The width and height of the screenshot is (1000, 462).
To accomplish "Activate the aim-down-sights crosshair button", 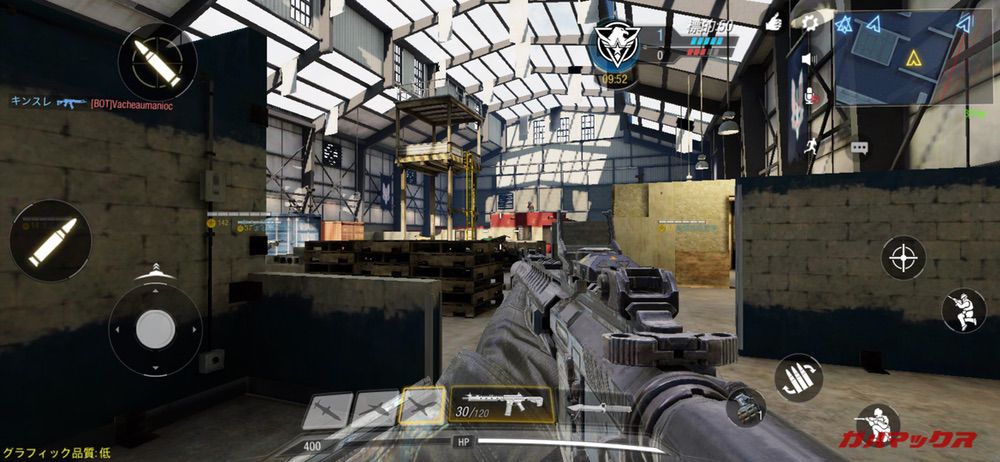I will (x=903, y=257).
